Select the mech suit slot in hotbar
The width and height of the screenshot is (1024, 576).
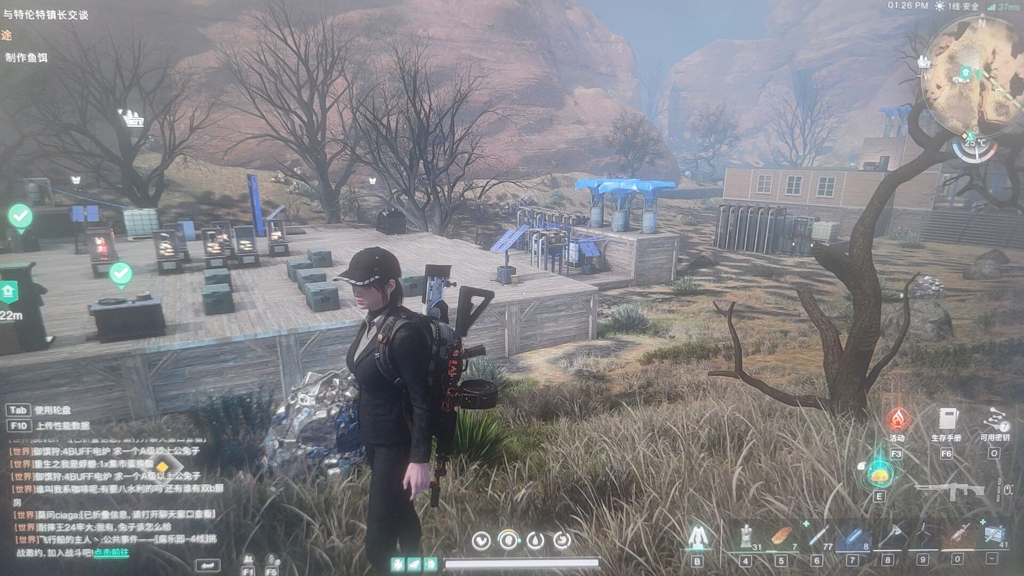697,537
